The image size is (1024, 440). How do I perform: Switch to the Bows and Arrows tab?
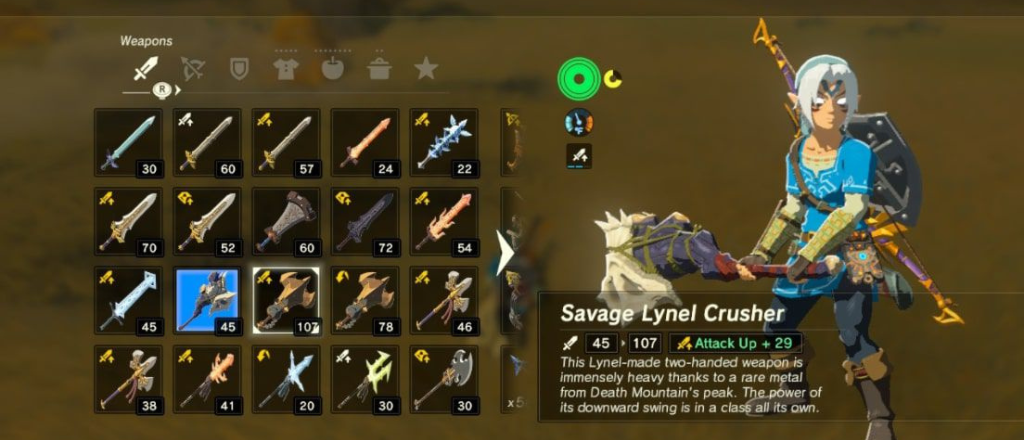coord(192,68)
